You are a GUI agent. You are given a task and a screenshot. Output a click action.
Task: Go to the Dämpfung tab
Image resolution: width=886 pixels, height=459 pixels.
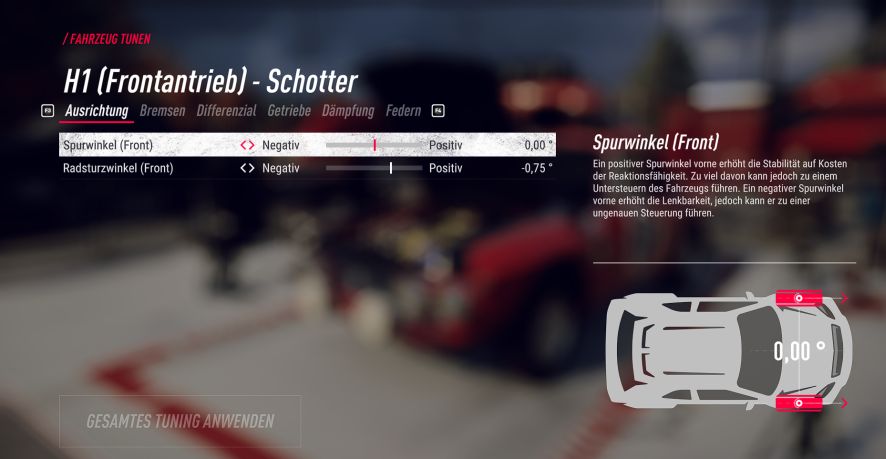(348, 110)
